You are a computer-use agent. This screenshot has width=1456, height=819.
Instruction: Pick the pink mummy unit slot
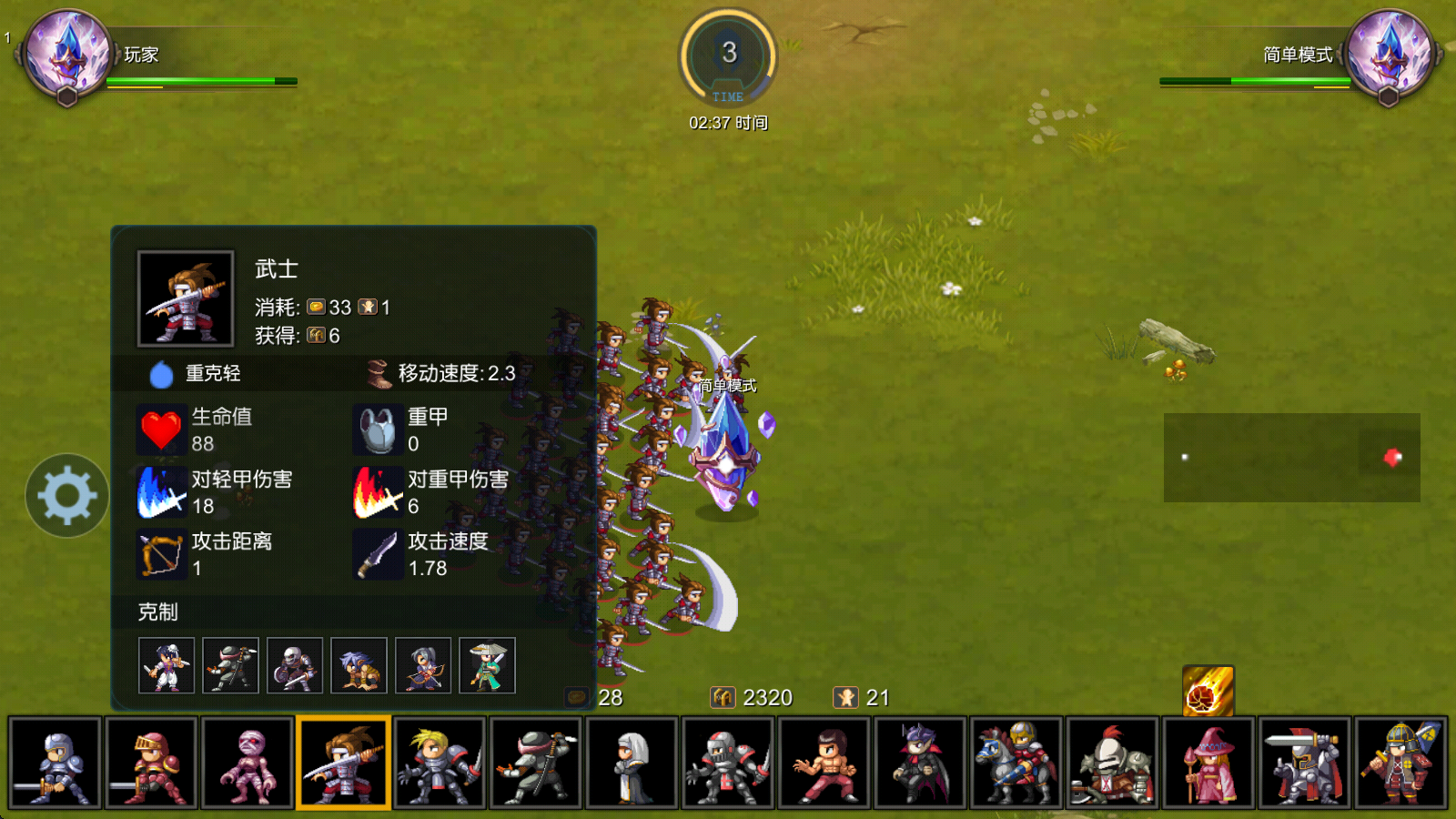248,763
